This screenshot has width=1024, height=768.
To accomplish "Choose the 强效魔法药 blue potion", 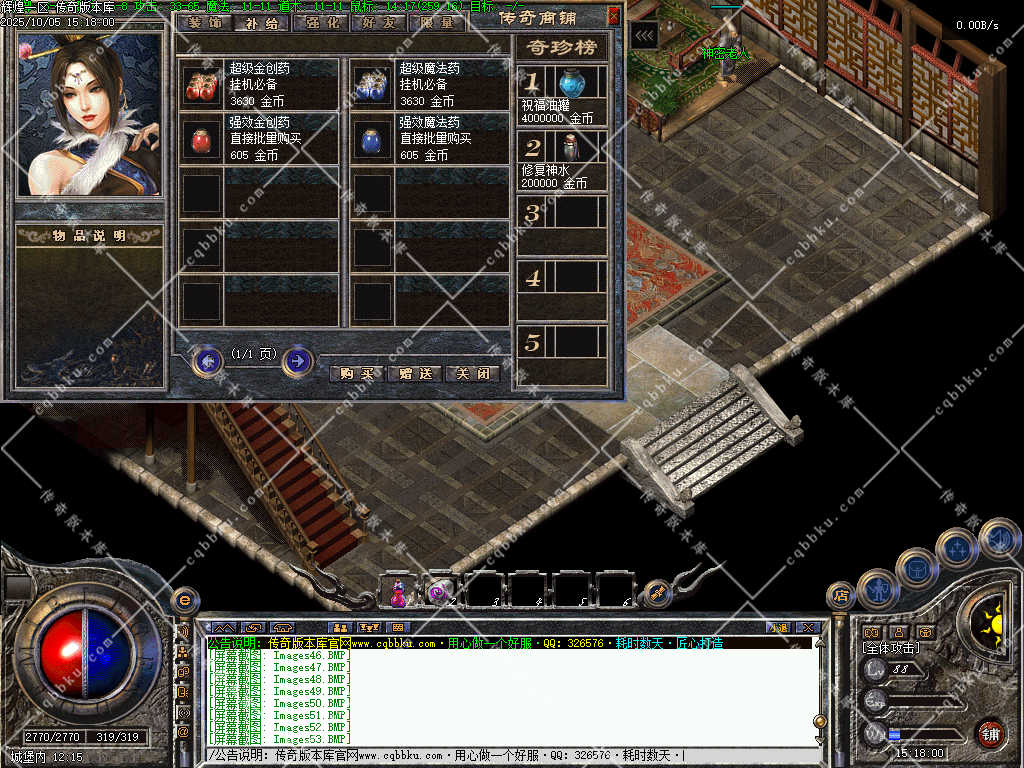I will coord(373,139).
